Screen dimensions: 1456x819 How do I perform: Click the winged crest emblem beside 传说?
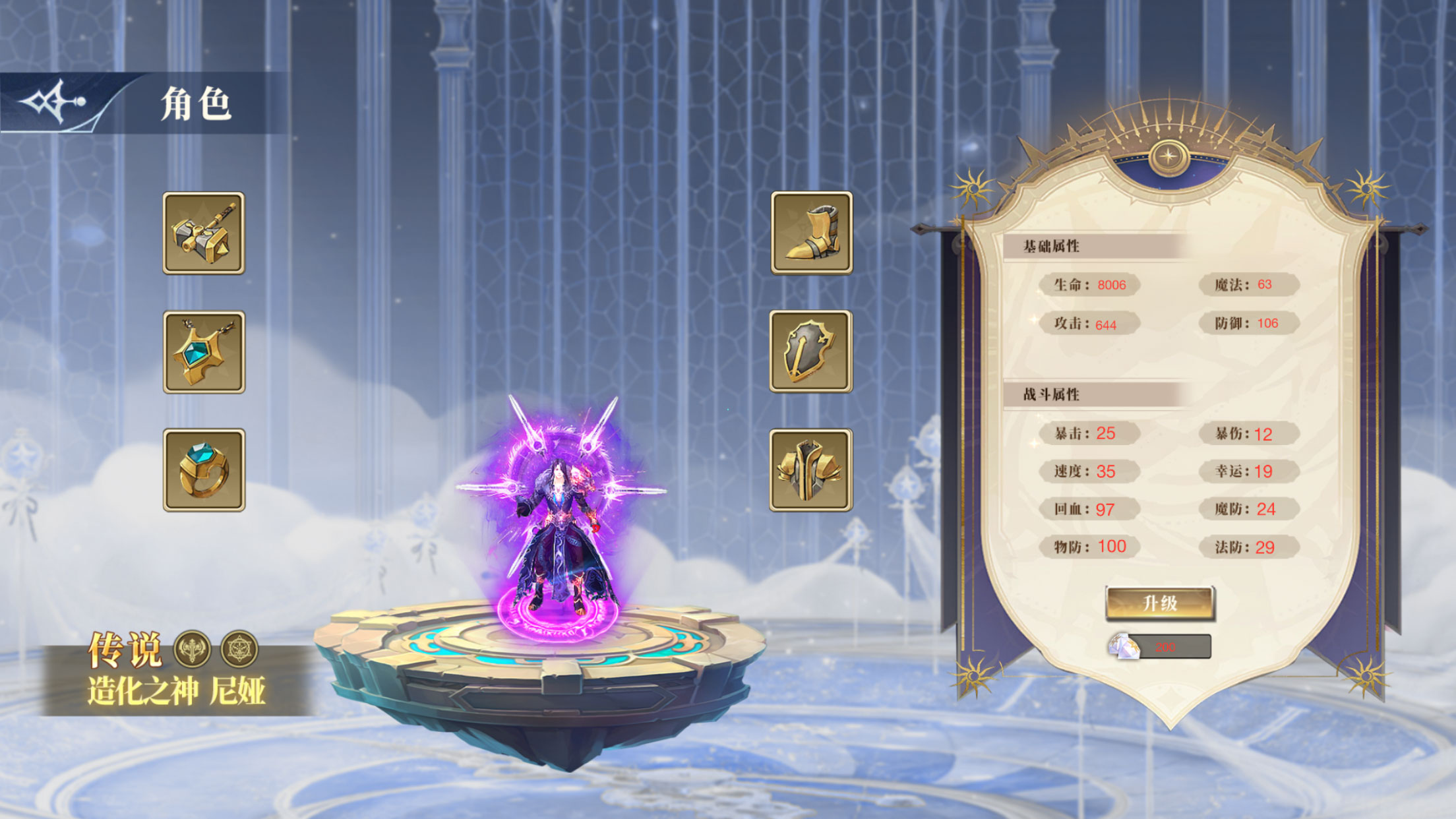point(192,649)
